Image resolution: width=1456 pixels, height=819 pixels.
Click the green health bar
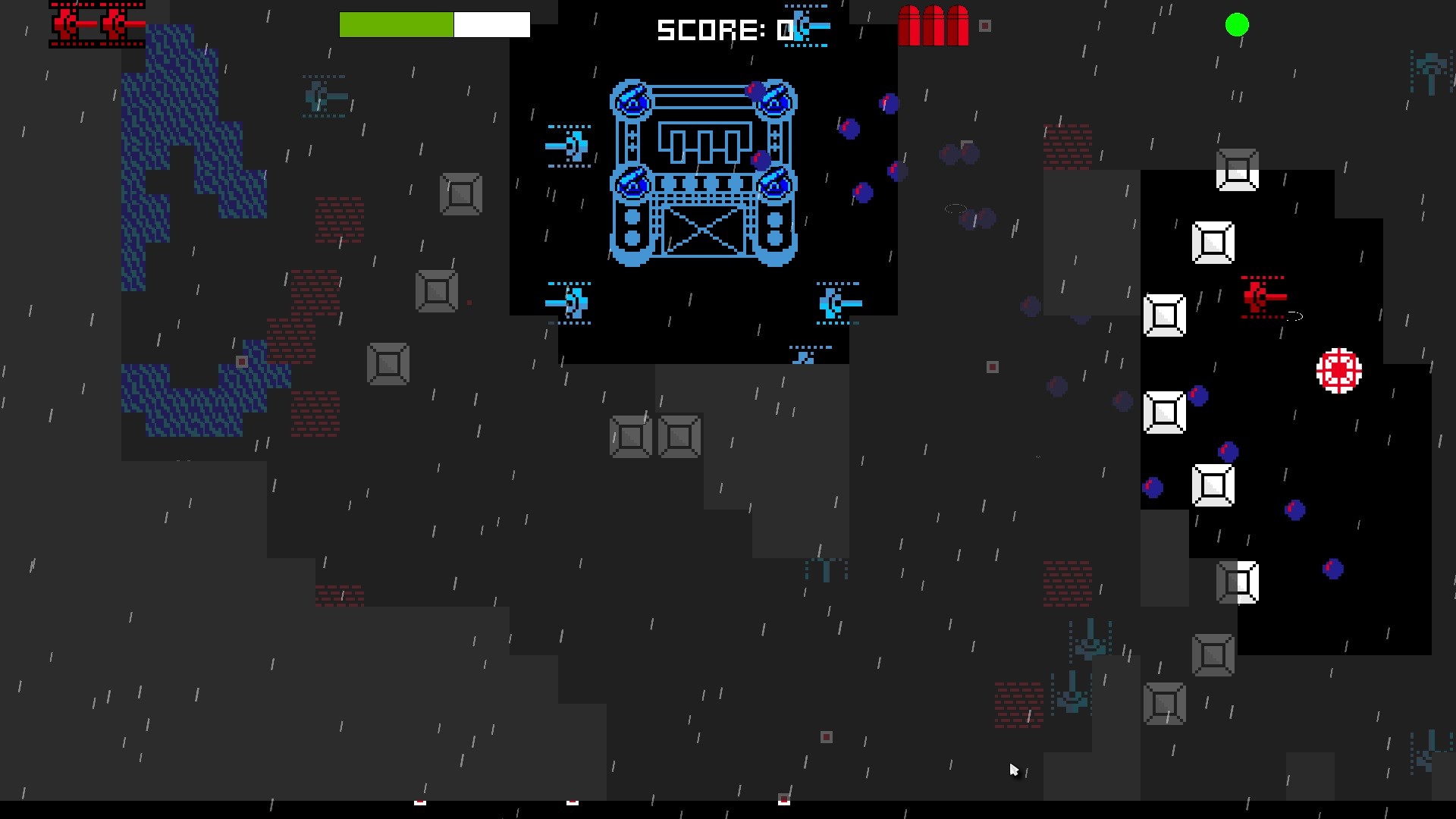[x=396, y=24]
